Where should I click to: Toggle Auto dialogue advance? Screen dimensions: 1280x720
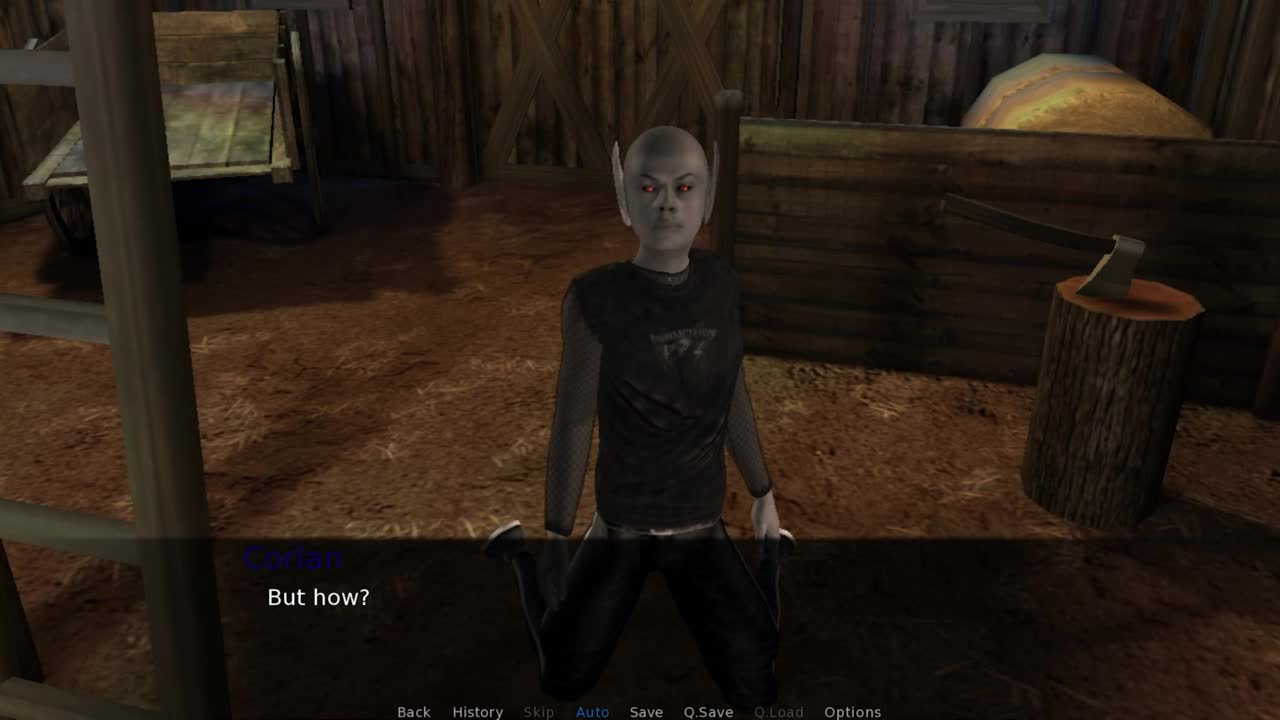[x=592, y=712]
